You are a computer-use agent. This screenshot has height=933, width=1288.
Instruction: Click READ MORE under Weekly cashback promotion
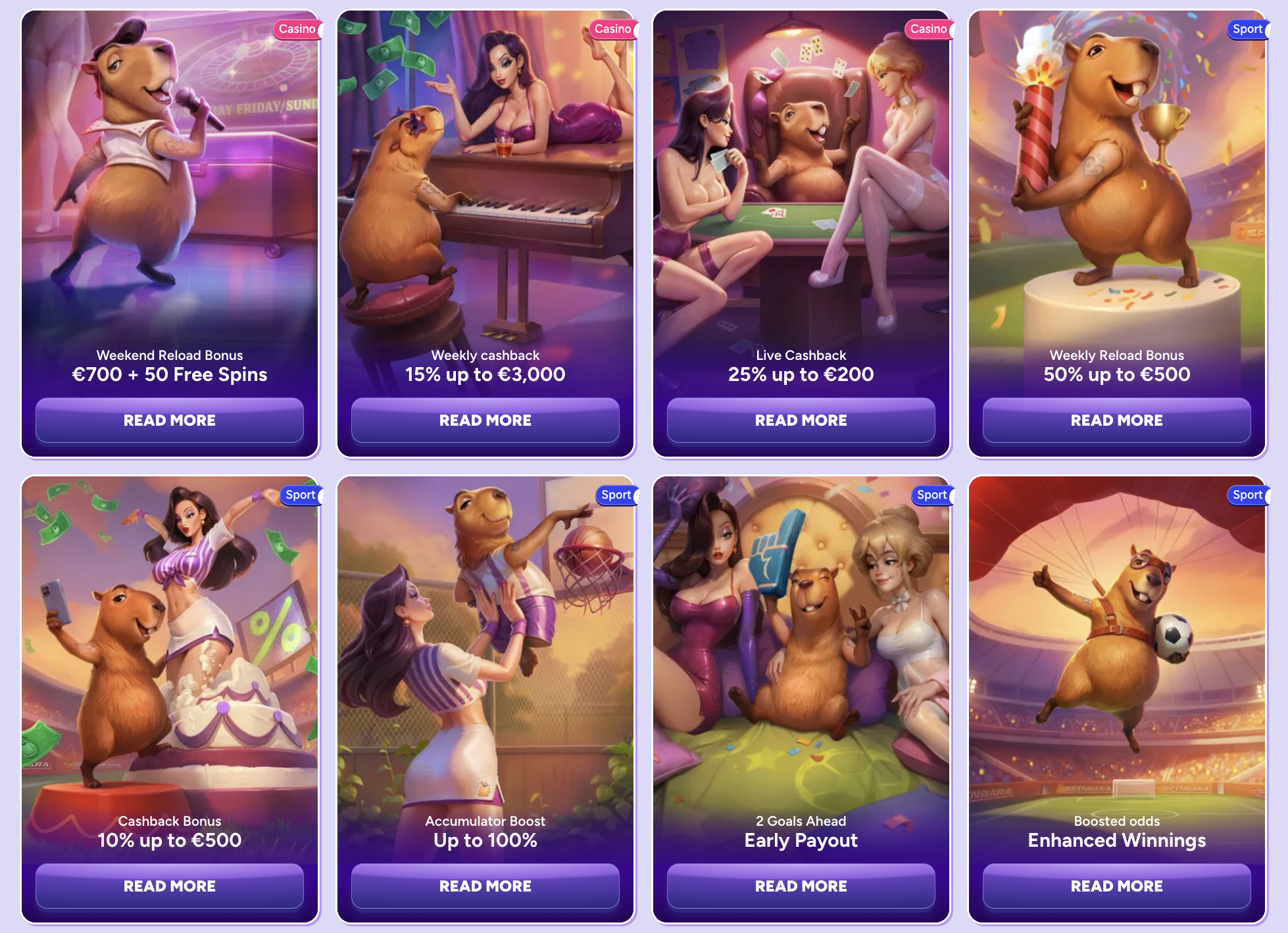[x=485, y=420]
